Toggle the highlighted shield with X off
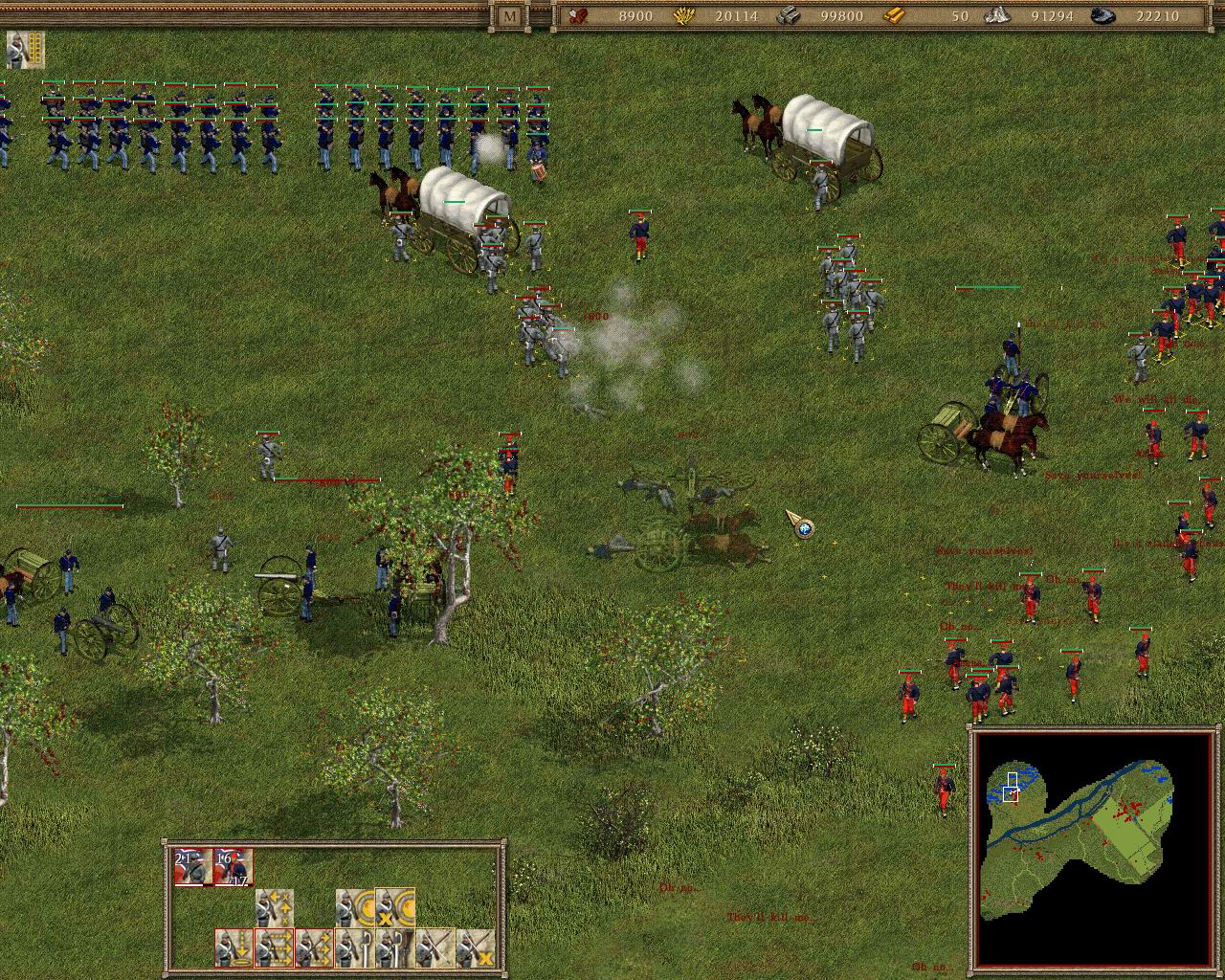 (395, 907)
